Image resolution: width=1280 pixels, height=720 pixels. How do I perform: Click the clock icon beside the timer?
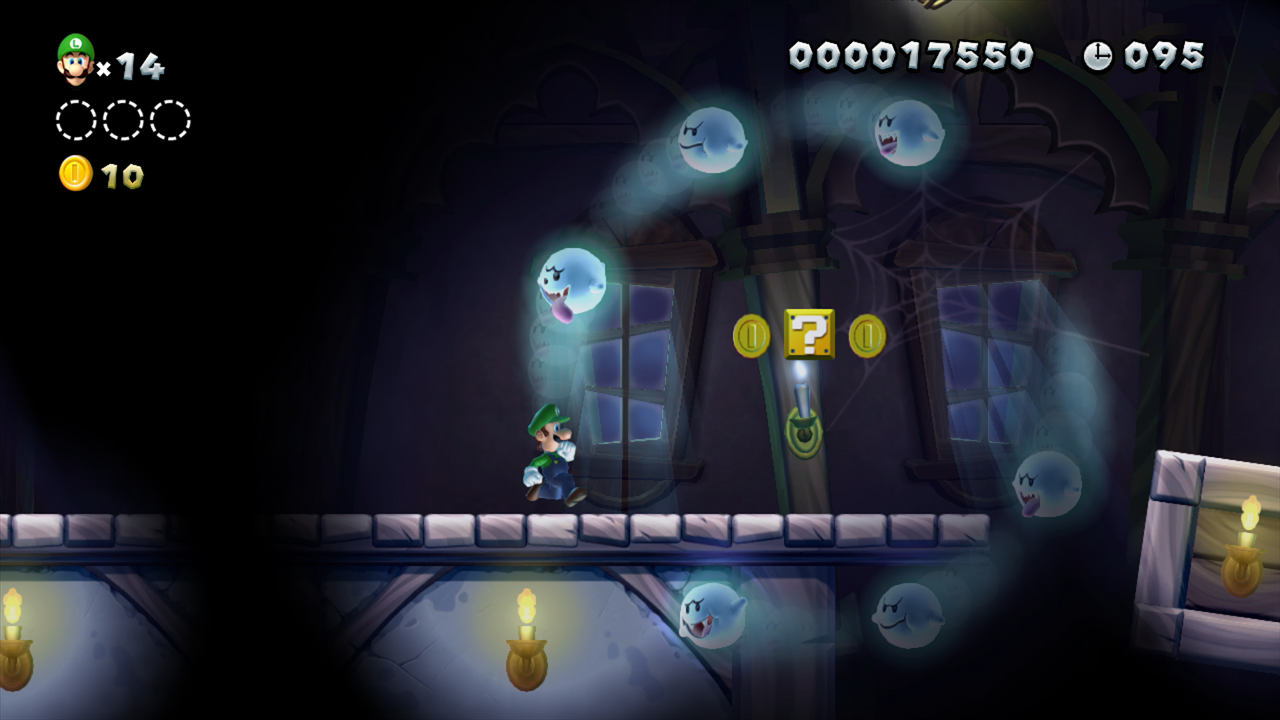1100,57
